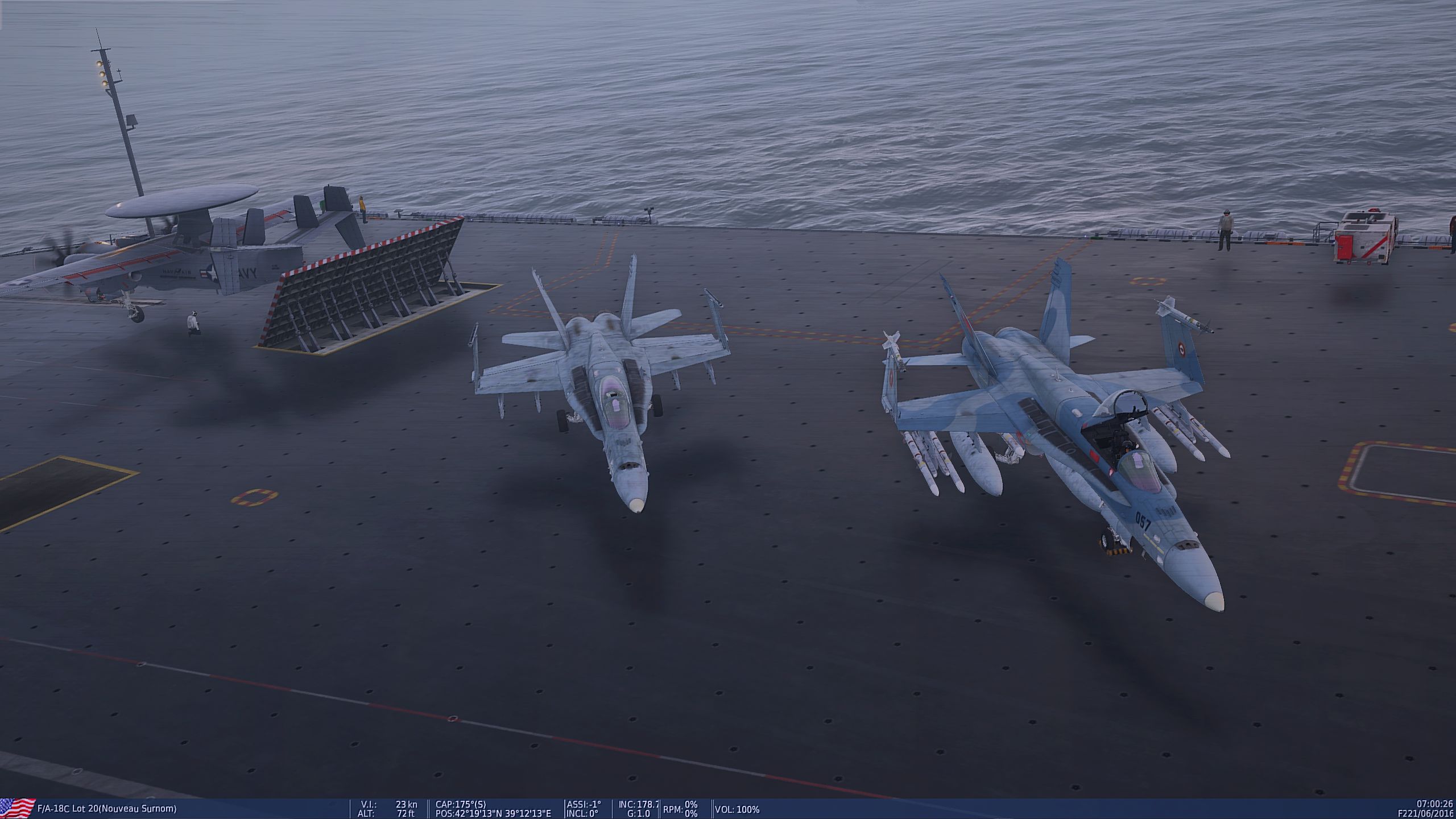Click the VOL: 100% volume indicator
Screen dimensions: 1456x819
(737, 810)
